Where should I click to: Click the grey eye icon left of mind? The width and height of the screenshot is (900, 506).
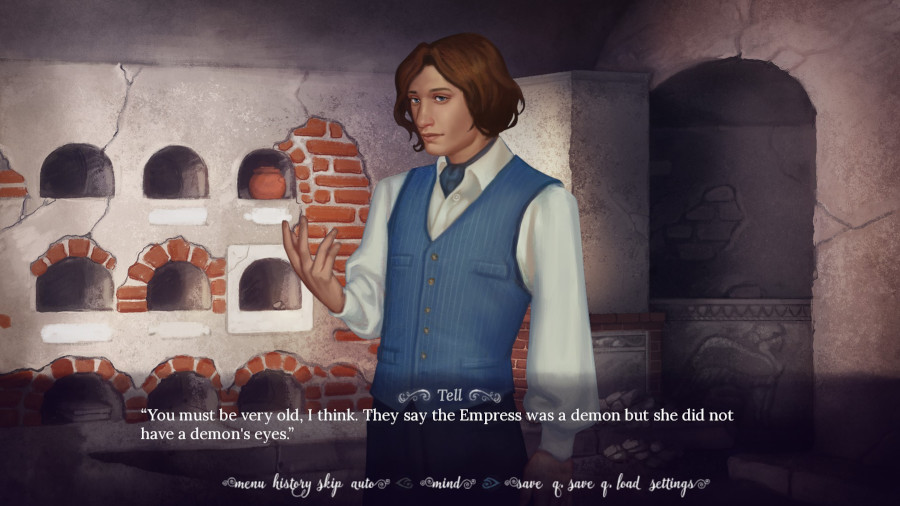pos(404,485)
